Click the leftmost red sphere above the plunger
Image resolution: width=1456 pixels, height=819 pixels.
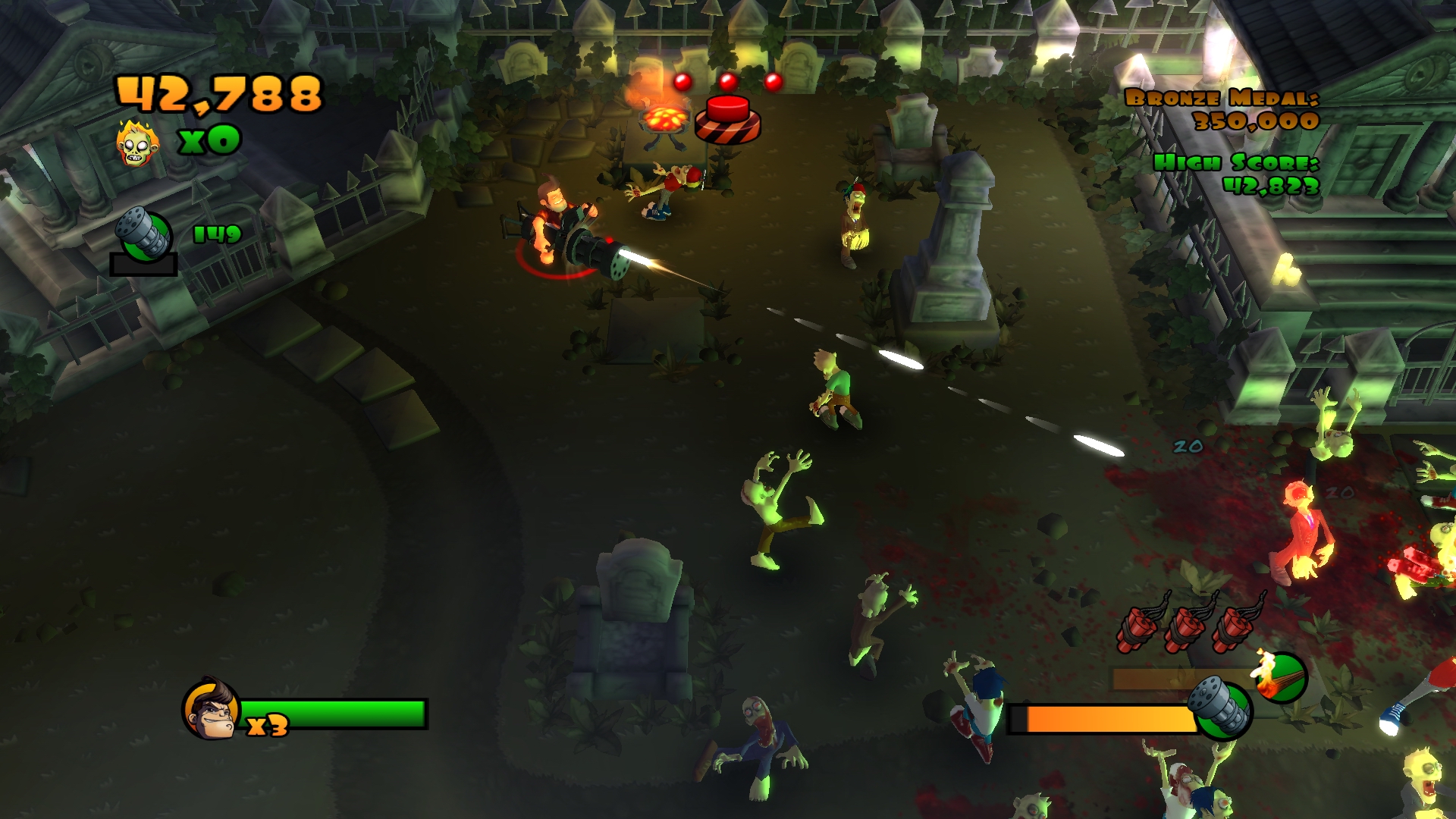pyautogui.click(x=682, y=80)
